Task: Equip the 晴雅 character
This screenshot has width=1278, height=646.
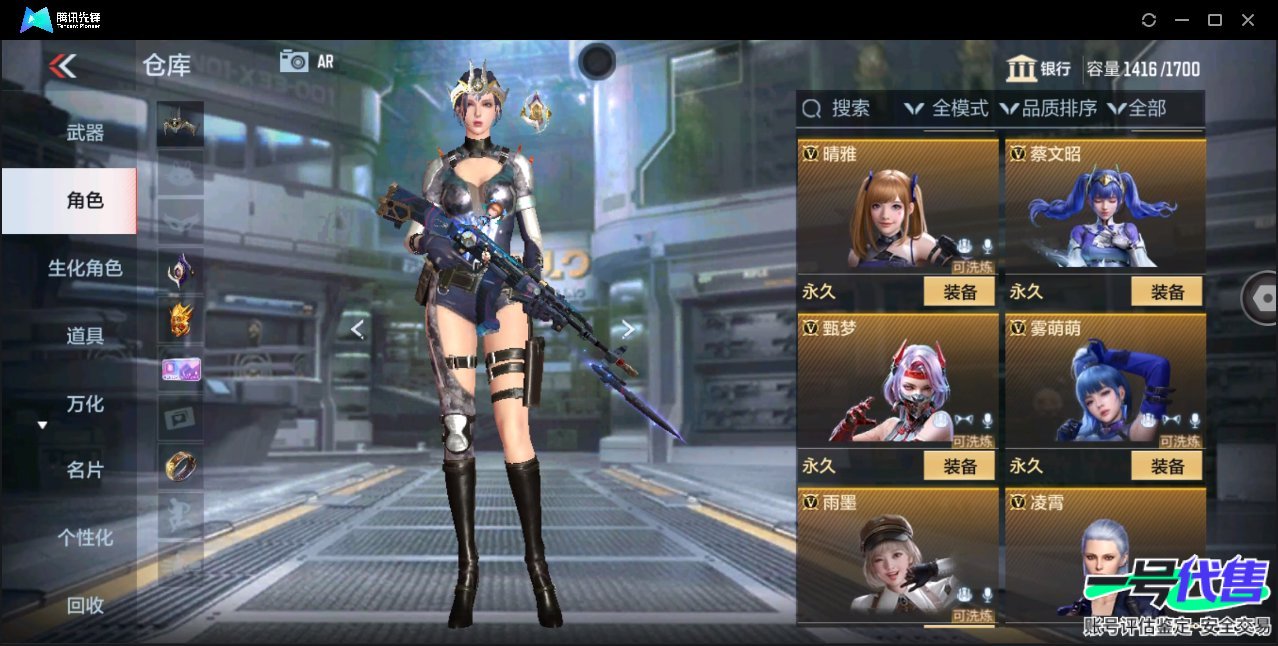Action: tap(959, 292)
